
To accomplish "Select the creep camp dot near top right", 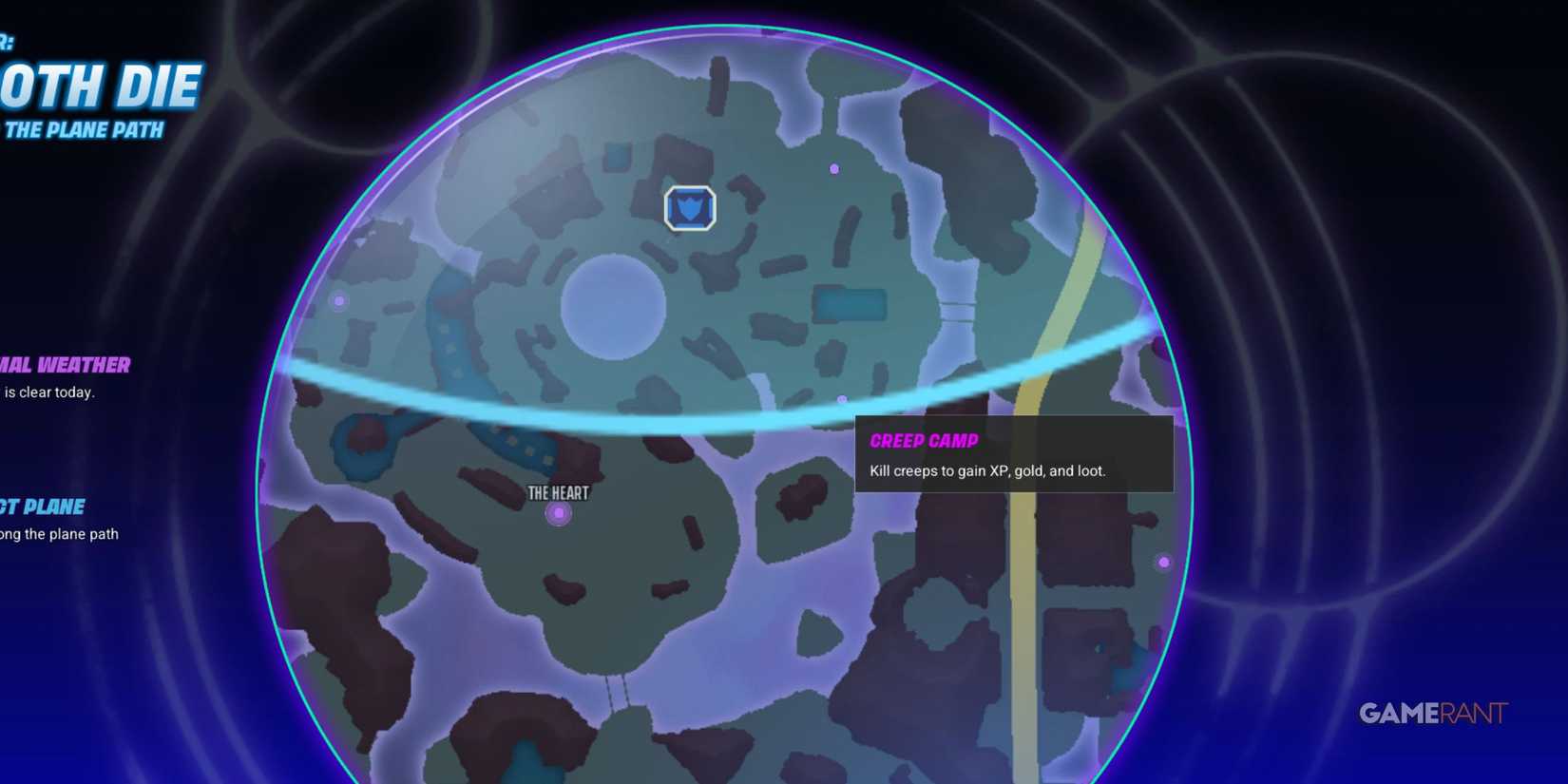I will pyautogui.click(x=834, y=168).
